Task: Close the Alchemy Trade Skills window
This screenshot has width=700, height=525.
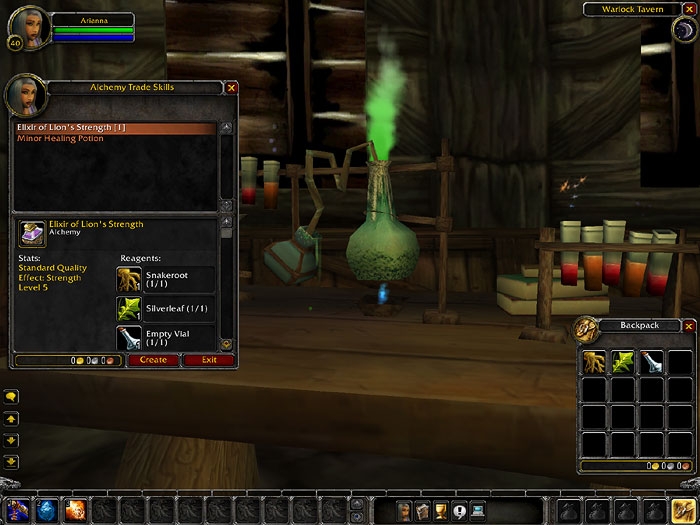Action: (232, 88)
